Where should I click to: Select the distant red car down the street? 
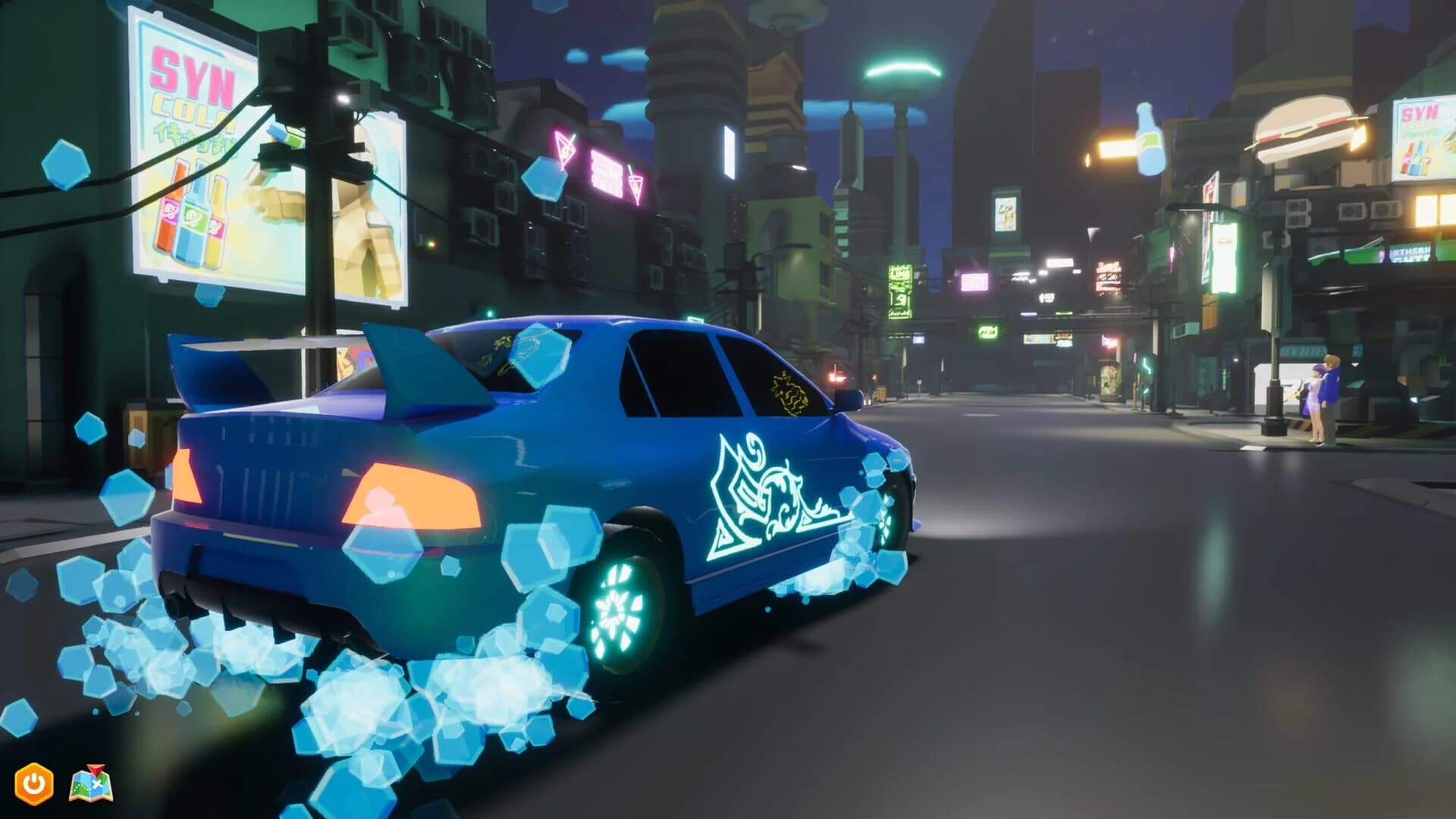(838, 377)
